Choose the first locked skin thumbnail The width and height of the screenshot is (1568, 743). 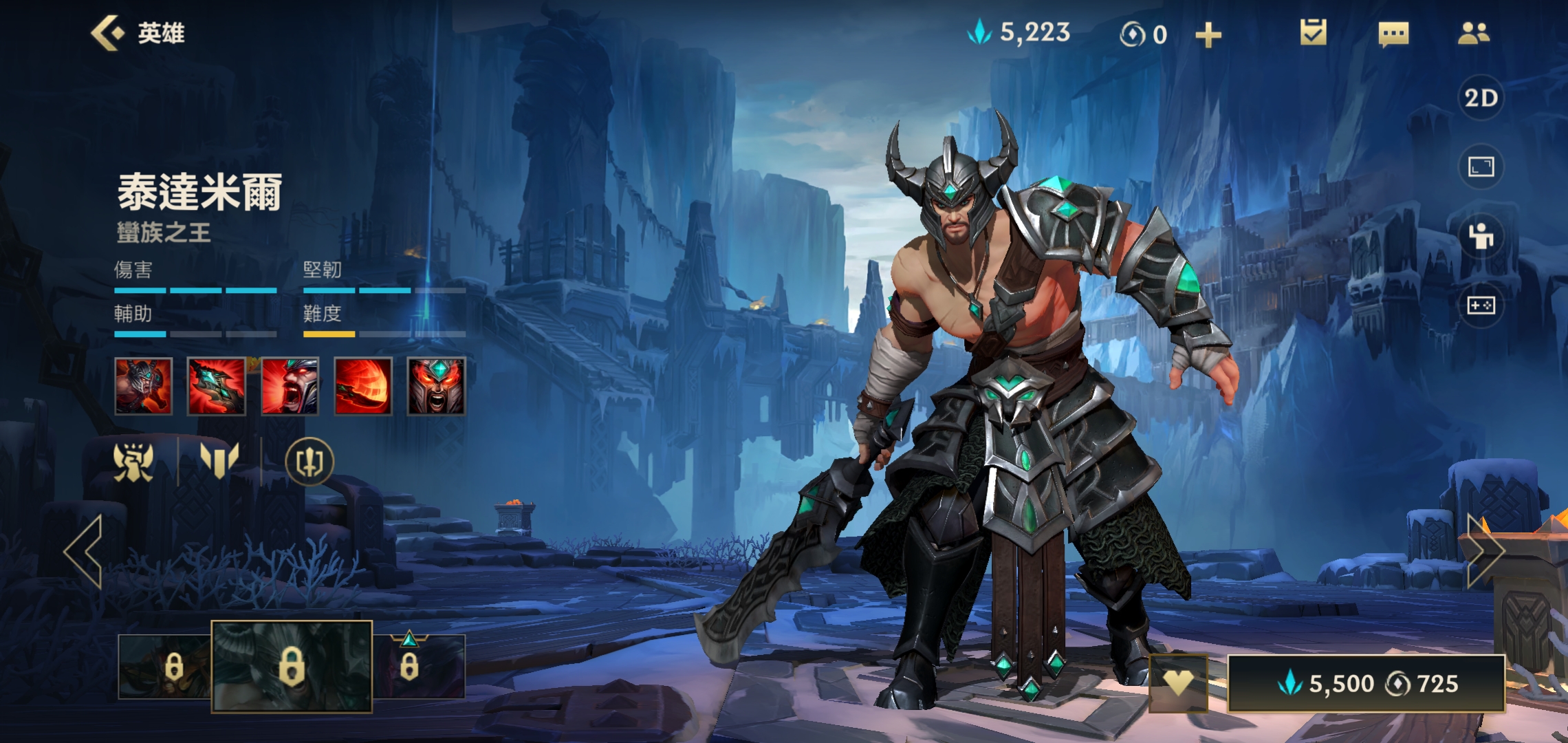165,667
